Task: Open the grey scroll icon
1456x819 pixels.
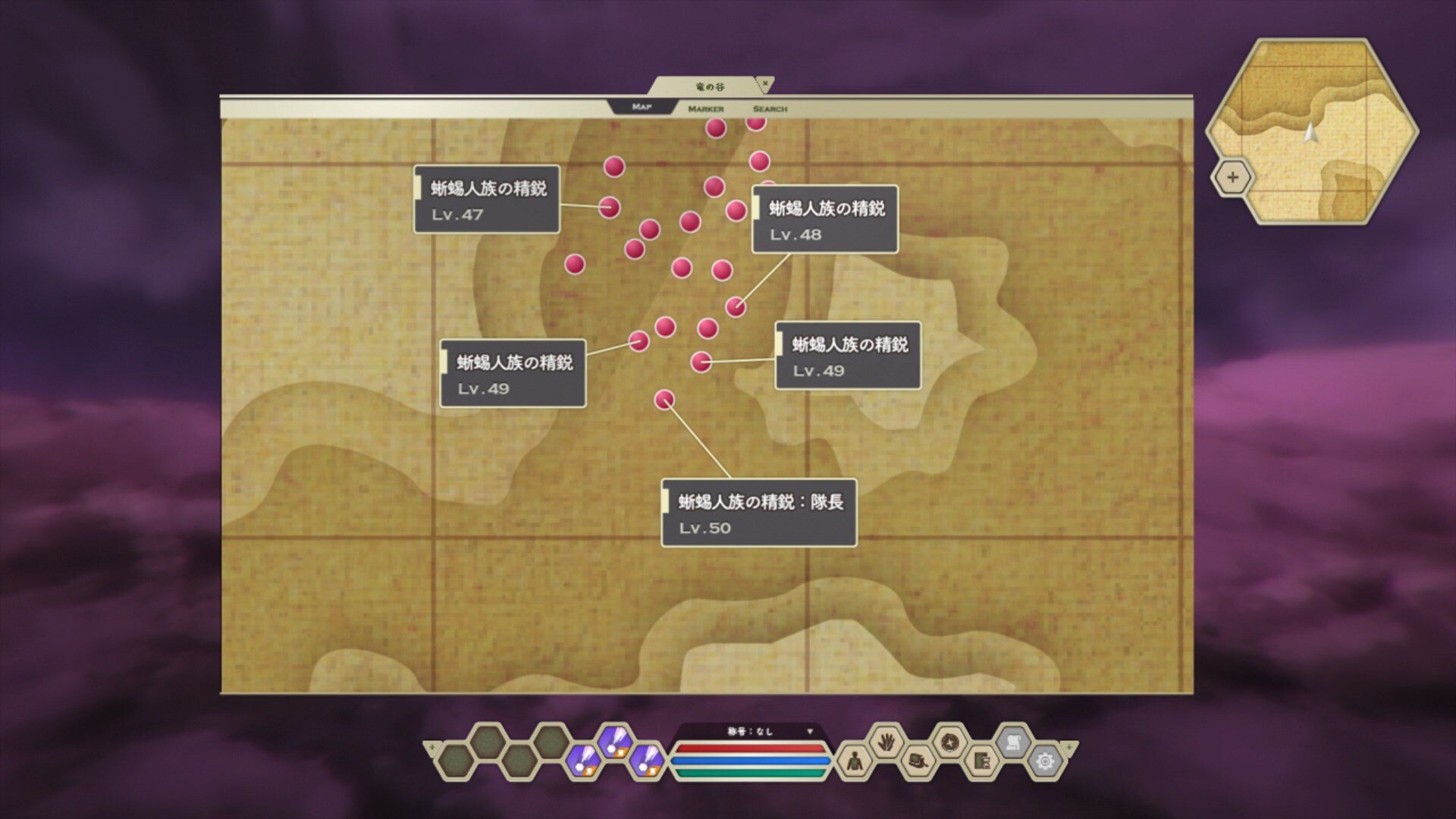Action: 1013,742
